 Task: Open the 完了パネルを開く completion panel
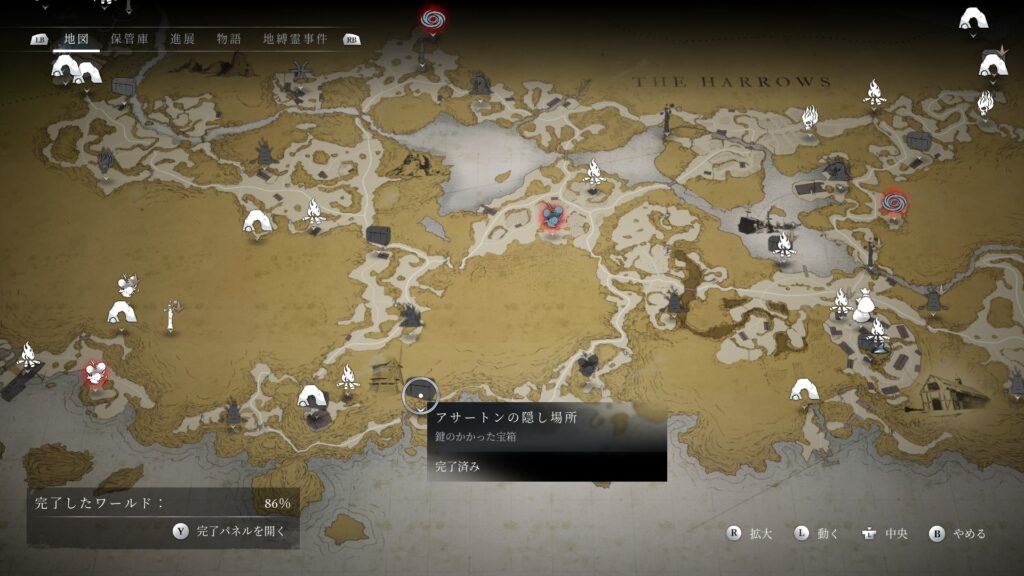(229, 531)
